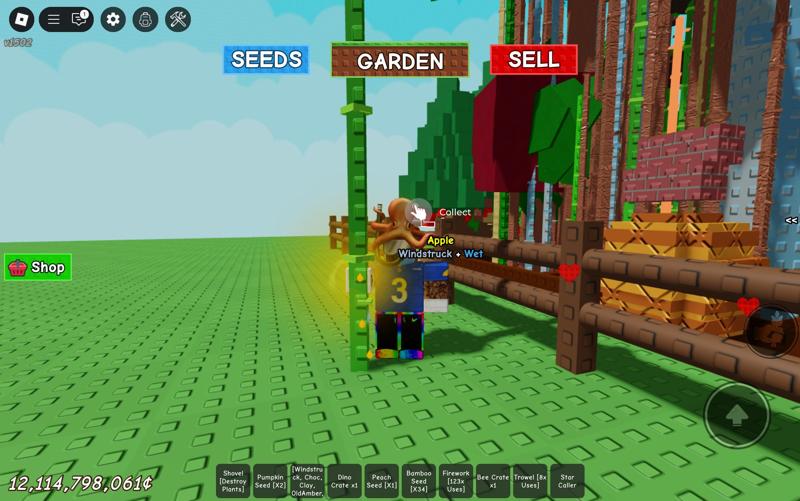The image size is (800, 501).
Task: Equip the Firework hotbar item
Action: point(456,481)
